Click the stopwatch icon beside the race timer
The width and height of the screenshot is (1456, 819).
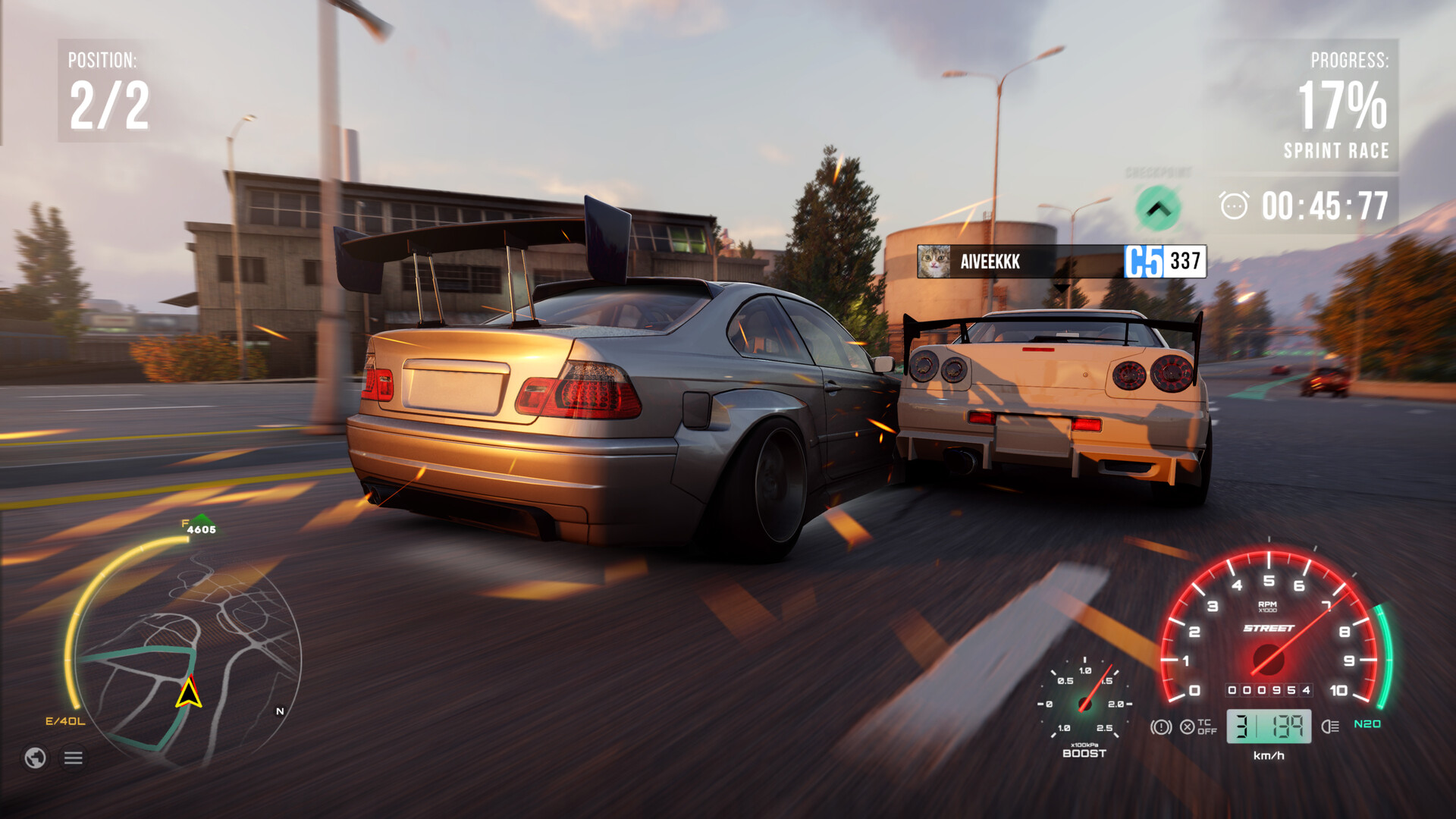1235,205
